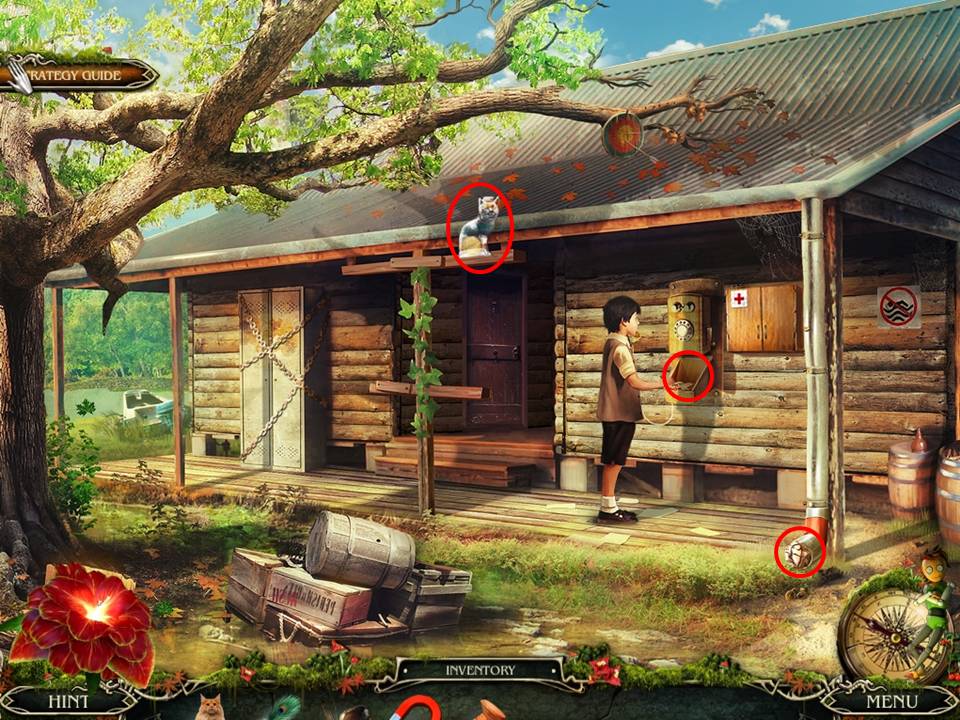Pick the red horseshoe magnet from inventory
Image resolution: width=960 pixels, height=720 pixels.
coord(414,709)
